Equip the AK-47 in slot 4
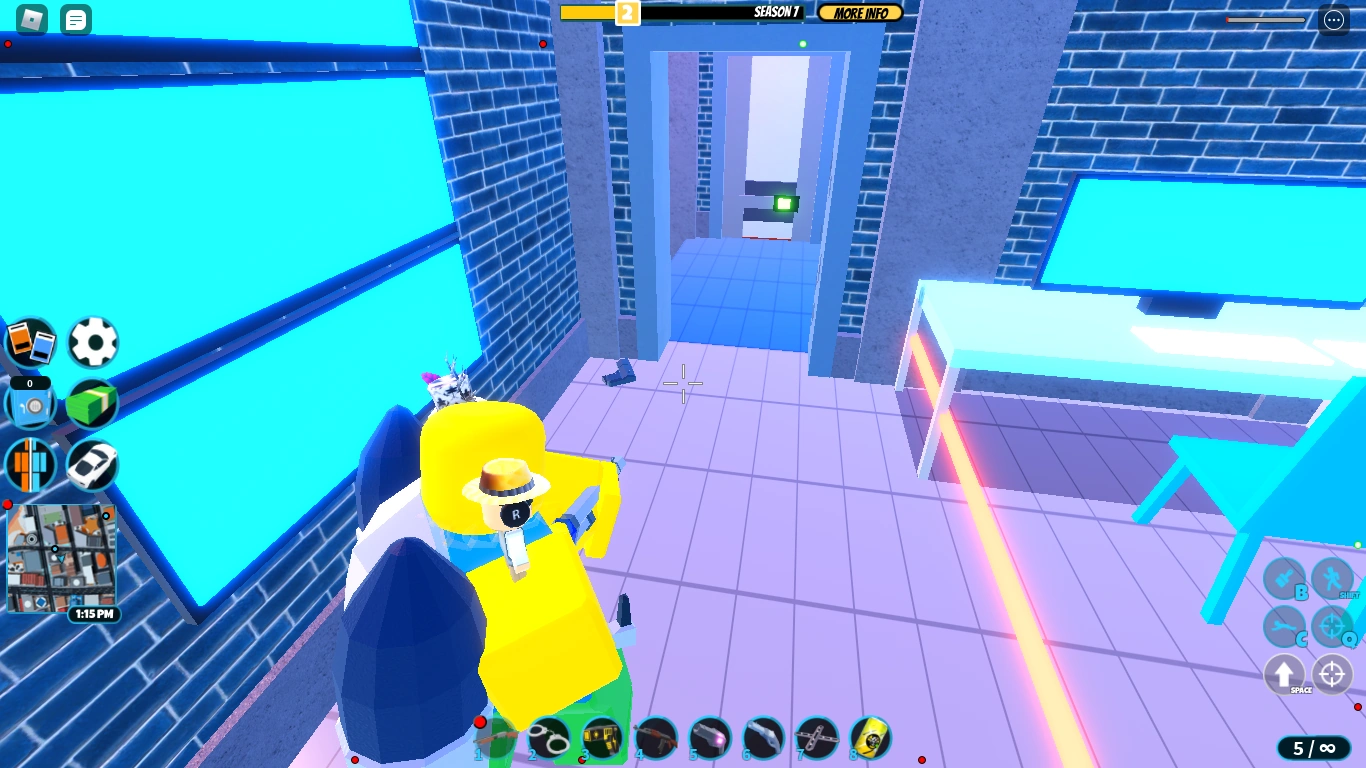Viewport: 1366px width, 768px height. (657, 737)
